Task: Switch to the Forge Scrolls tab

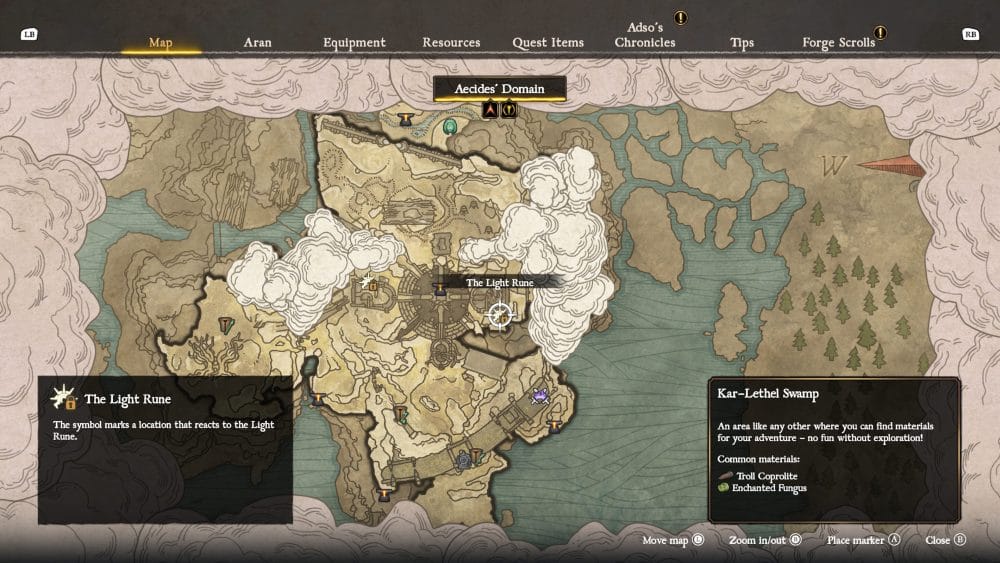Action: click(x=838, y=43)
